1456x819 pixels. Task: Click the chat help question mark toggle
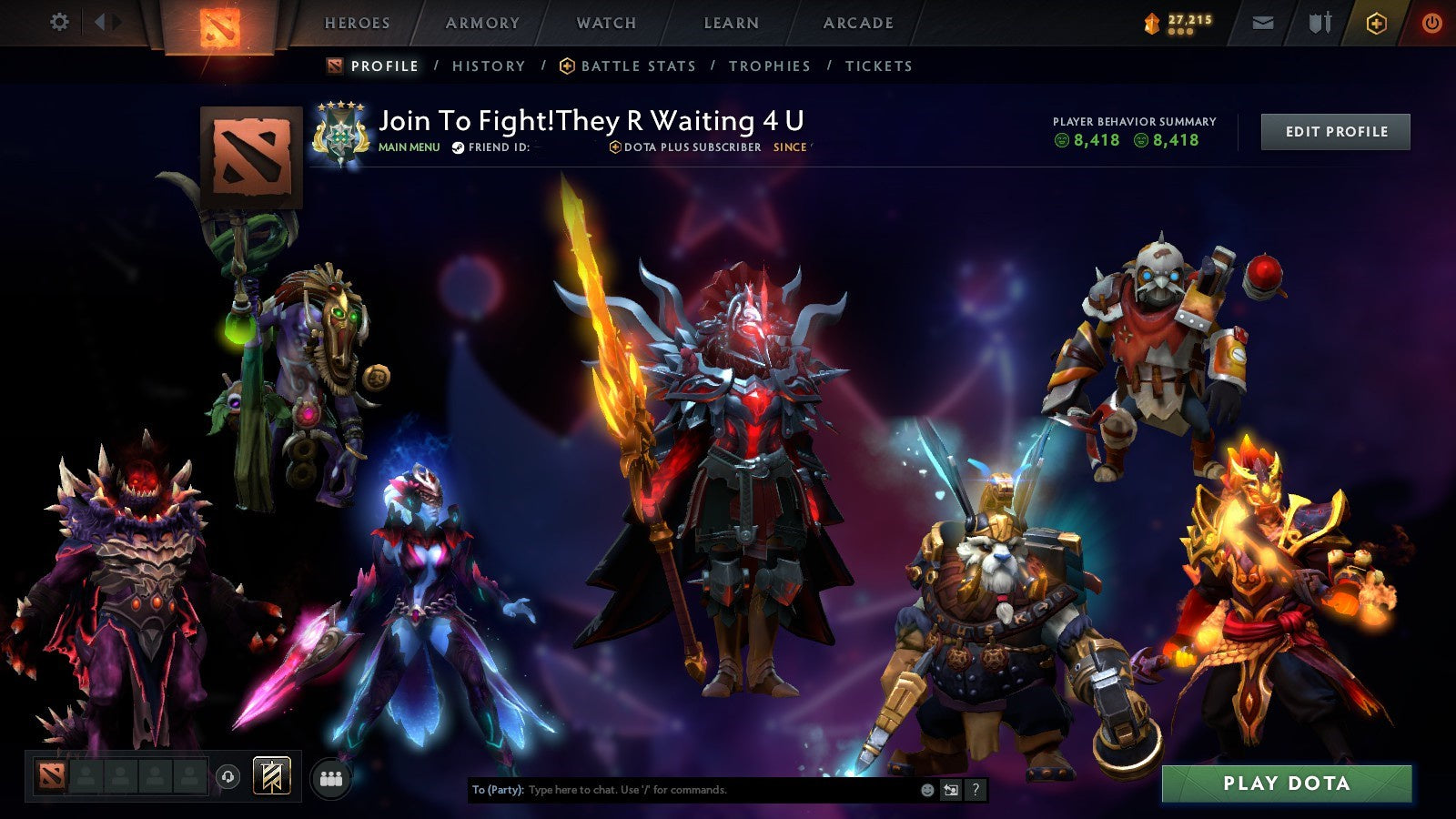[974, 790]
